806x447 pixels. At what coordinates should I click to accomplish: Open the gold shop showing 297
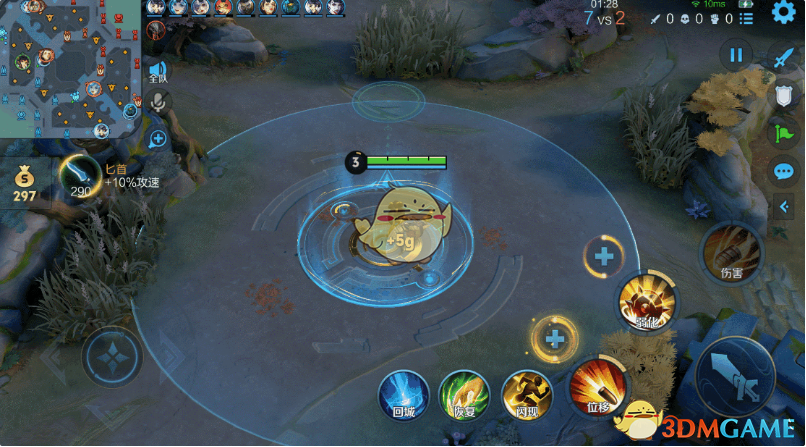pos(24,184)
